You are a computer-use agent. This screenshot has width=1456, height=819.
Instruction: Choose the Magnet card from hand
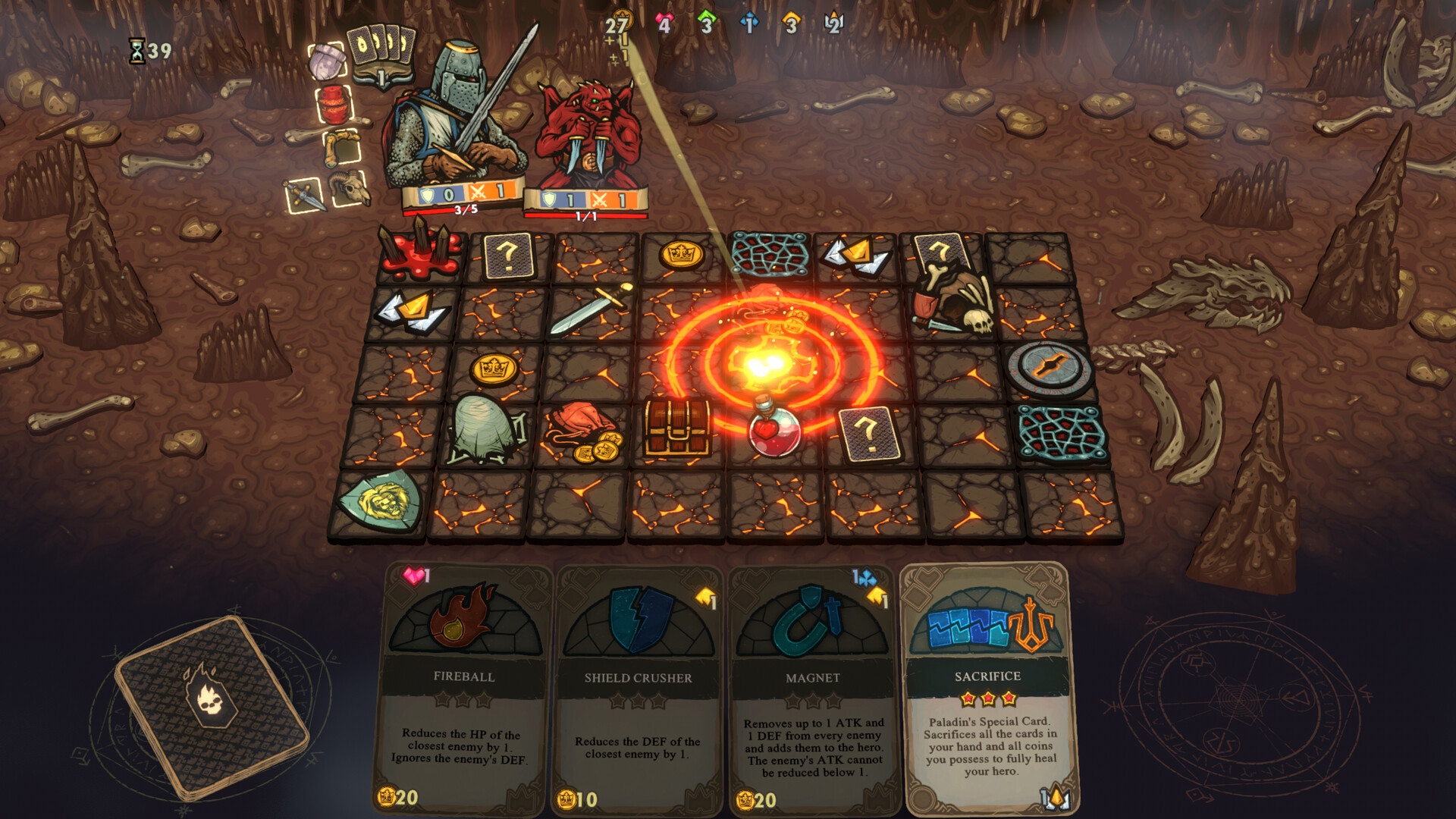pos(812,686)
